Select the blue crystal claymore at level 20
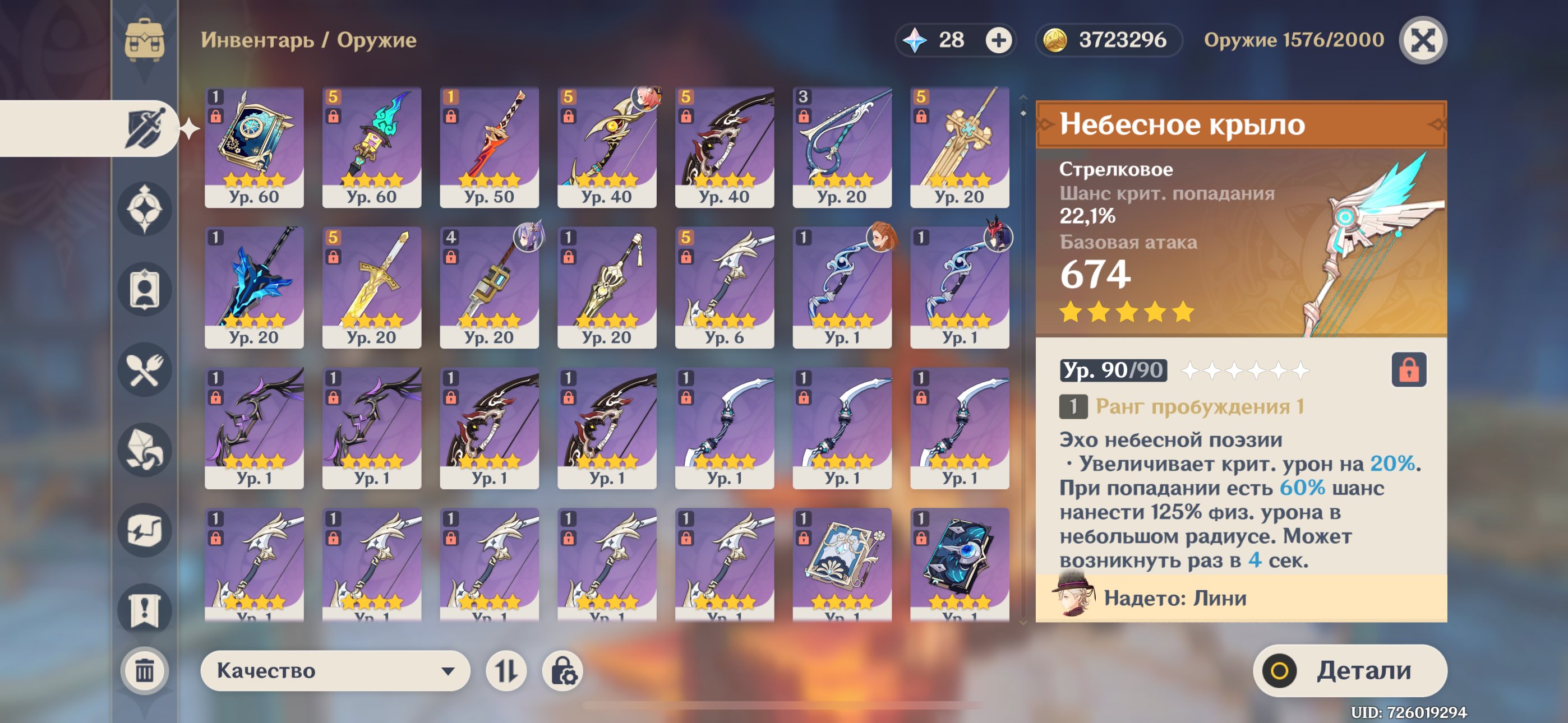1568x723 pixels. tap(254, 288)
